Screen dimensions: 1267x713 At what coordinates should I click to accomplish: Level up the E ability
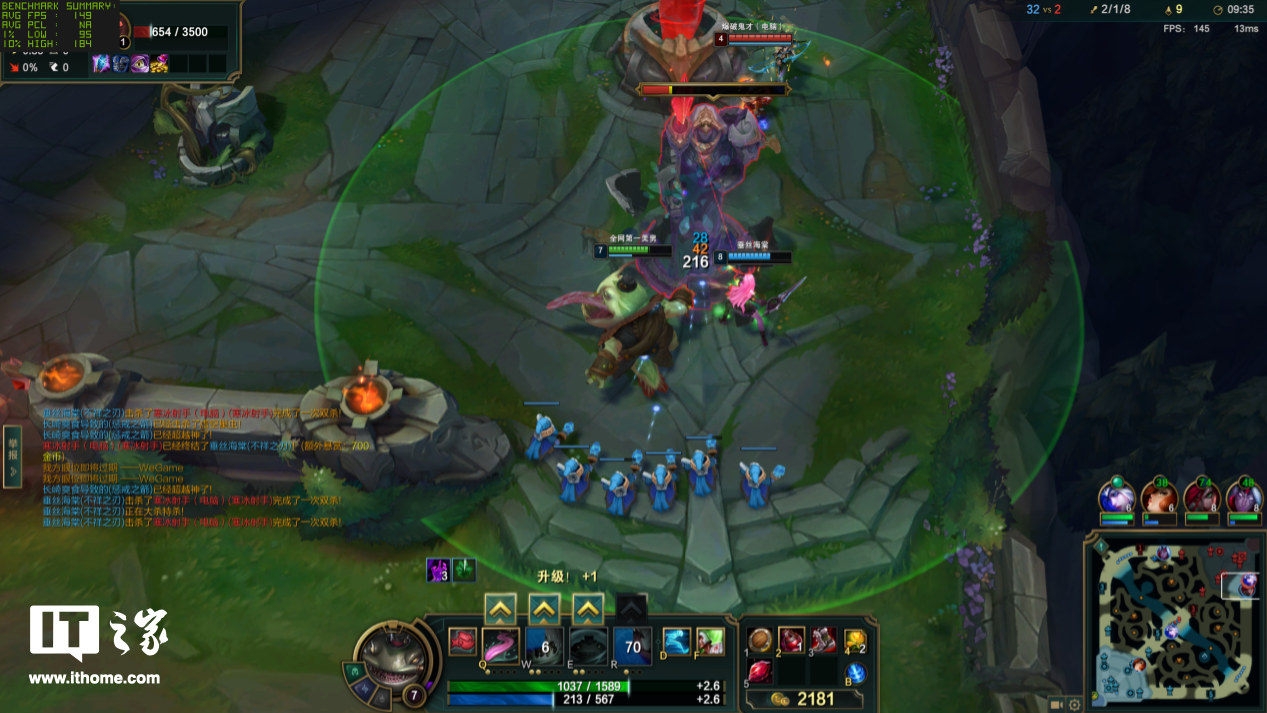tap(588, 608)
